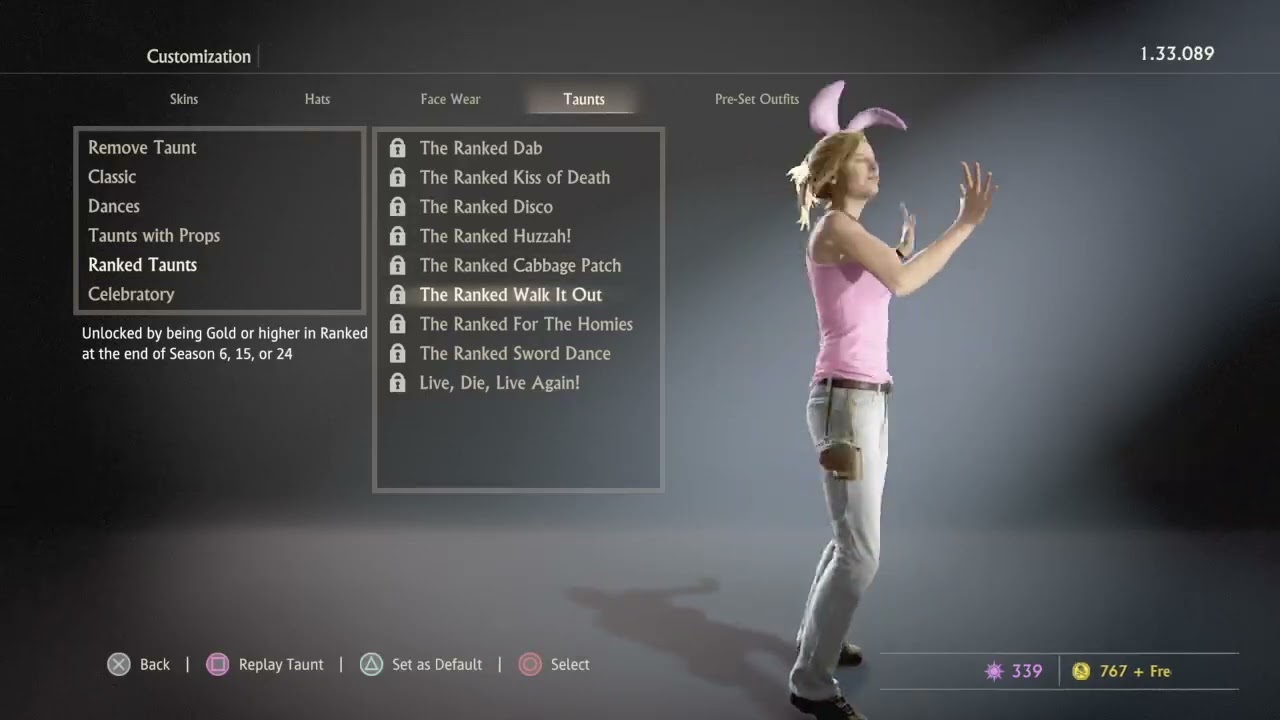The height and width of the screenshot is (720, 1280).
Task: Select the Dances category
Action: tap(114, 206)
